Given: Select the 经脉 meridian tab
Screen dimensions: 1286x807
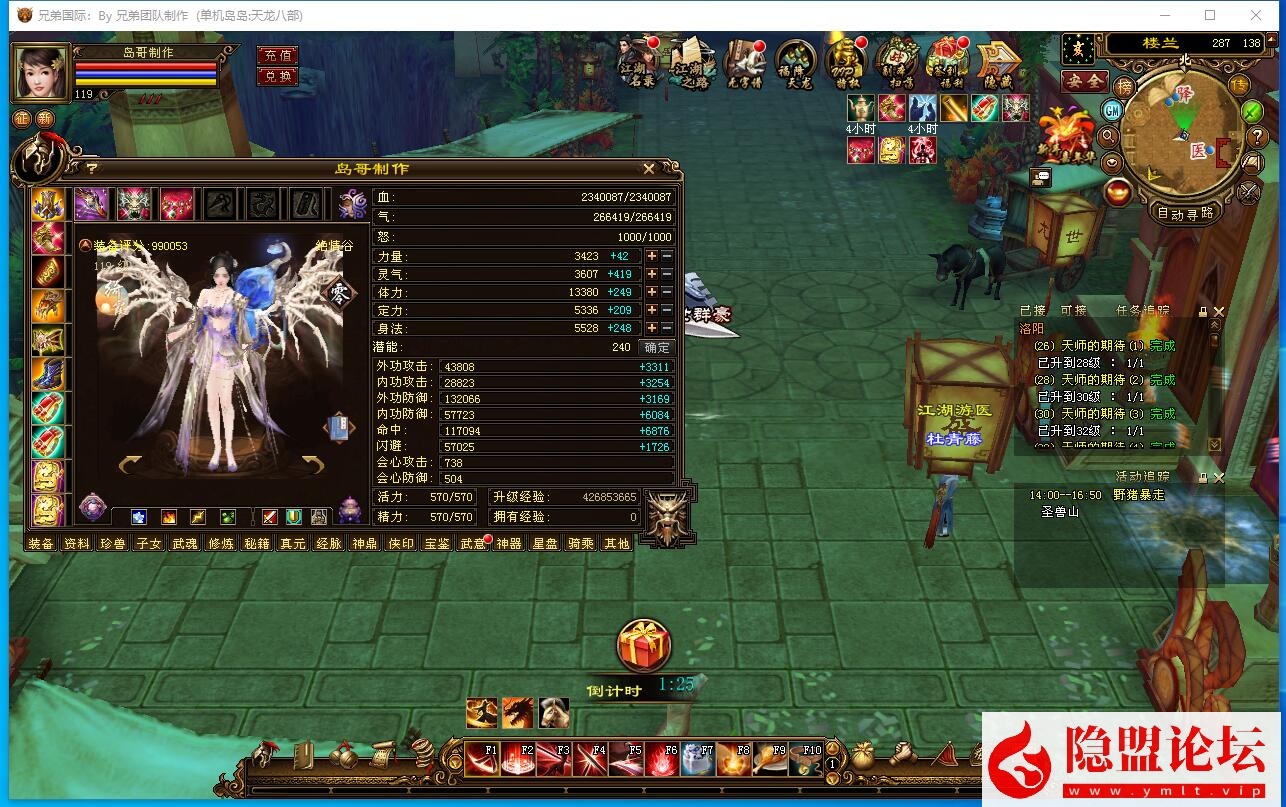Looking at the screenshot, I should tap(328, 543).
